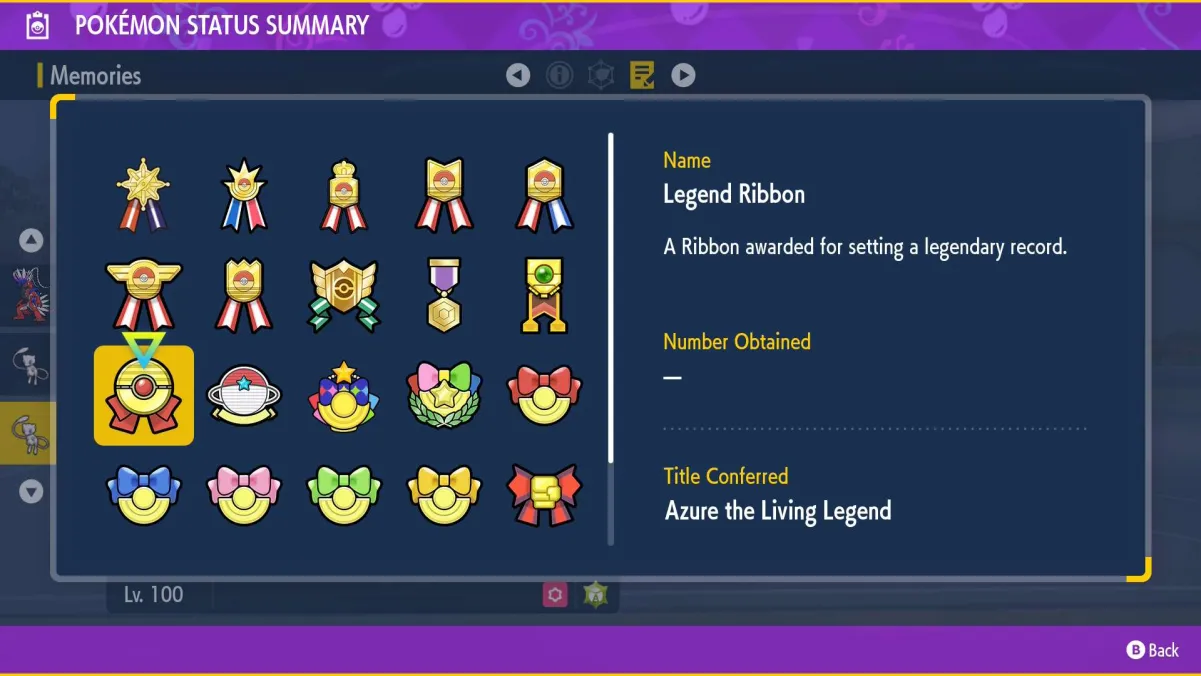
Task: Pick the gold star-burst ribbon
Action: [144, 193]
